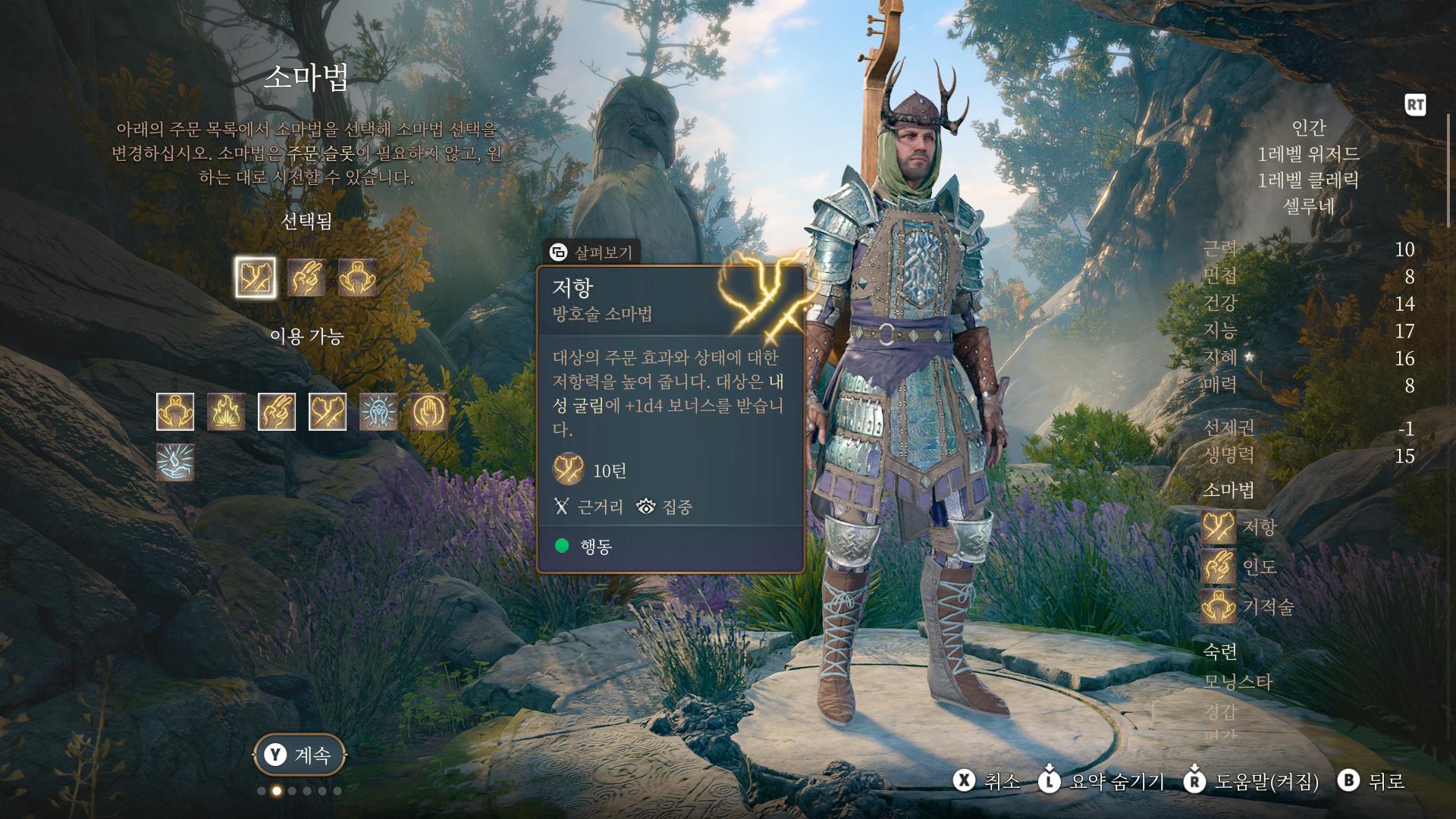Image resolution: width=1456 pixels, height=819 pixels.
Task: Select the raised hand in circle cantrip
Action: point(429,412)
